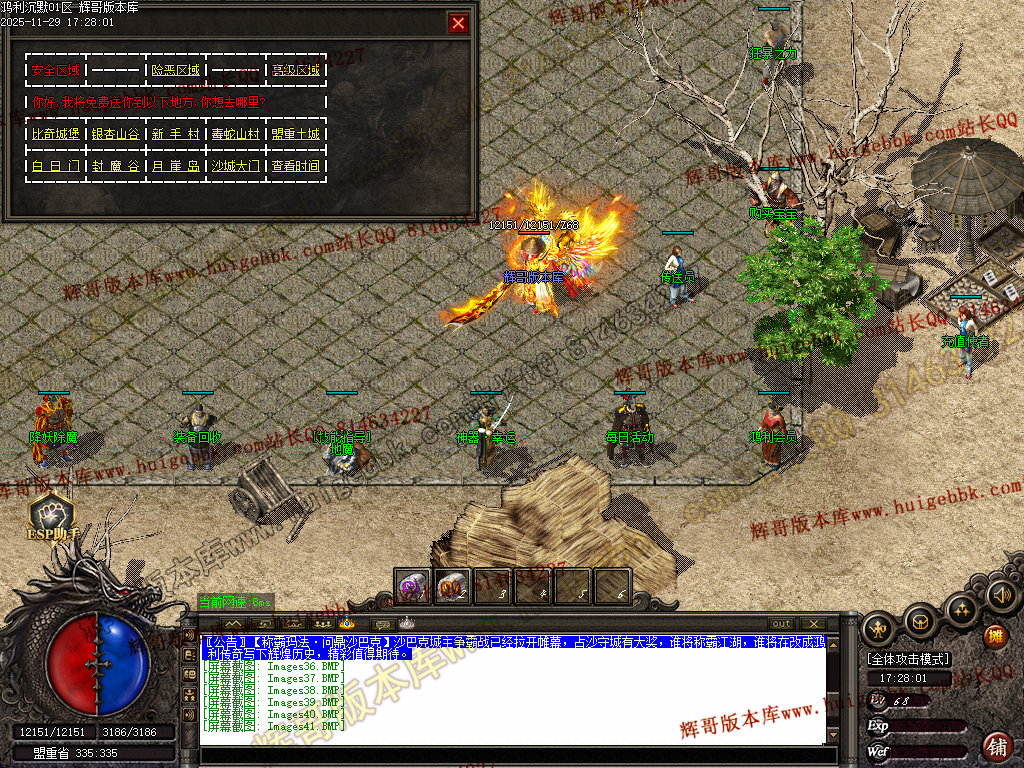1024x768 pixels.
Task: Teleport to 沙城大门
Action: [235, 166]
